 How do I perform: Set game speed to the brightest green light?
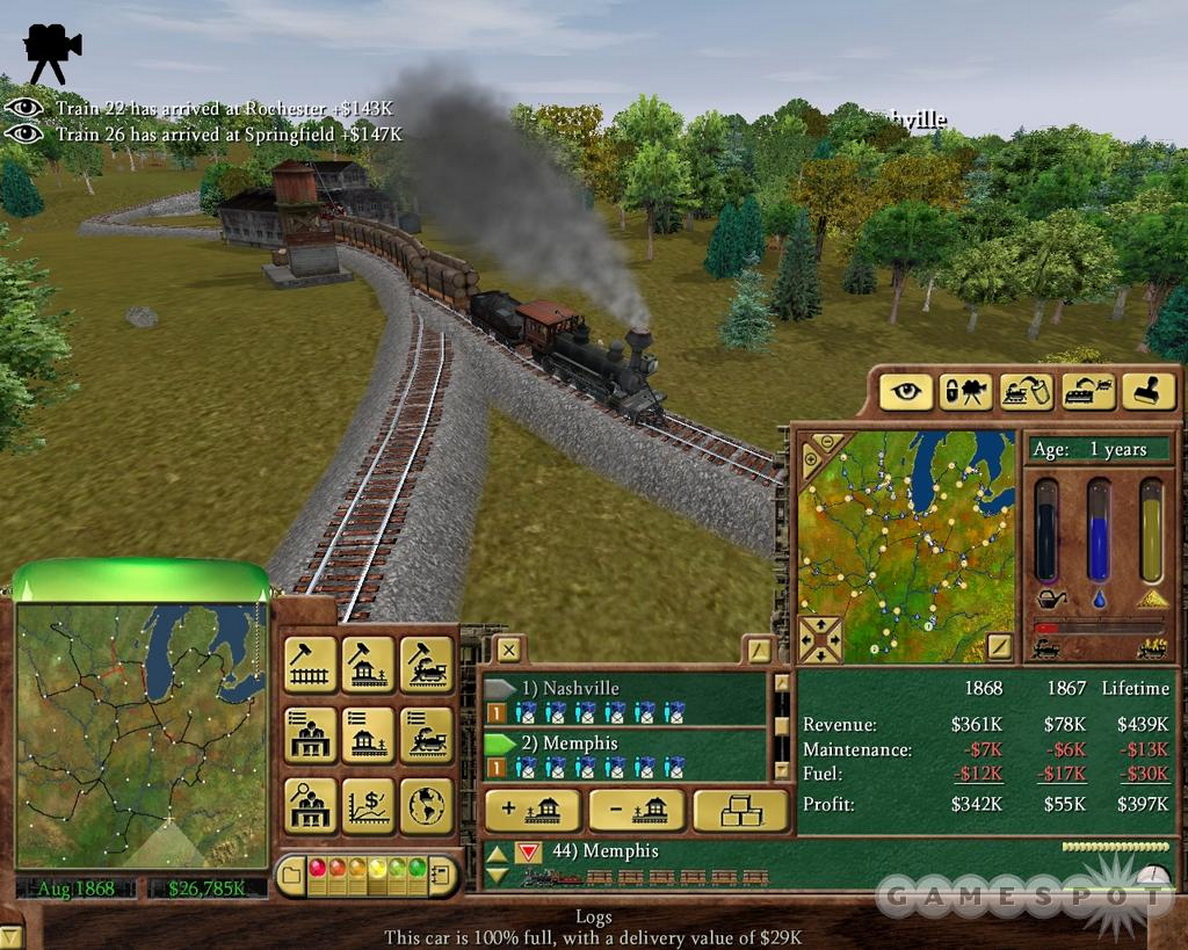coord(417,867)
